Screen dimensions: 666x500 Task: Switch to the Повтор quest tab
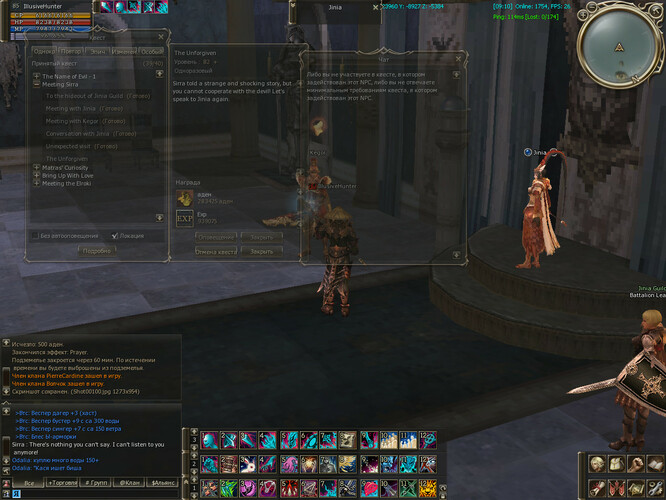click(71, 51)
